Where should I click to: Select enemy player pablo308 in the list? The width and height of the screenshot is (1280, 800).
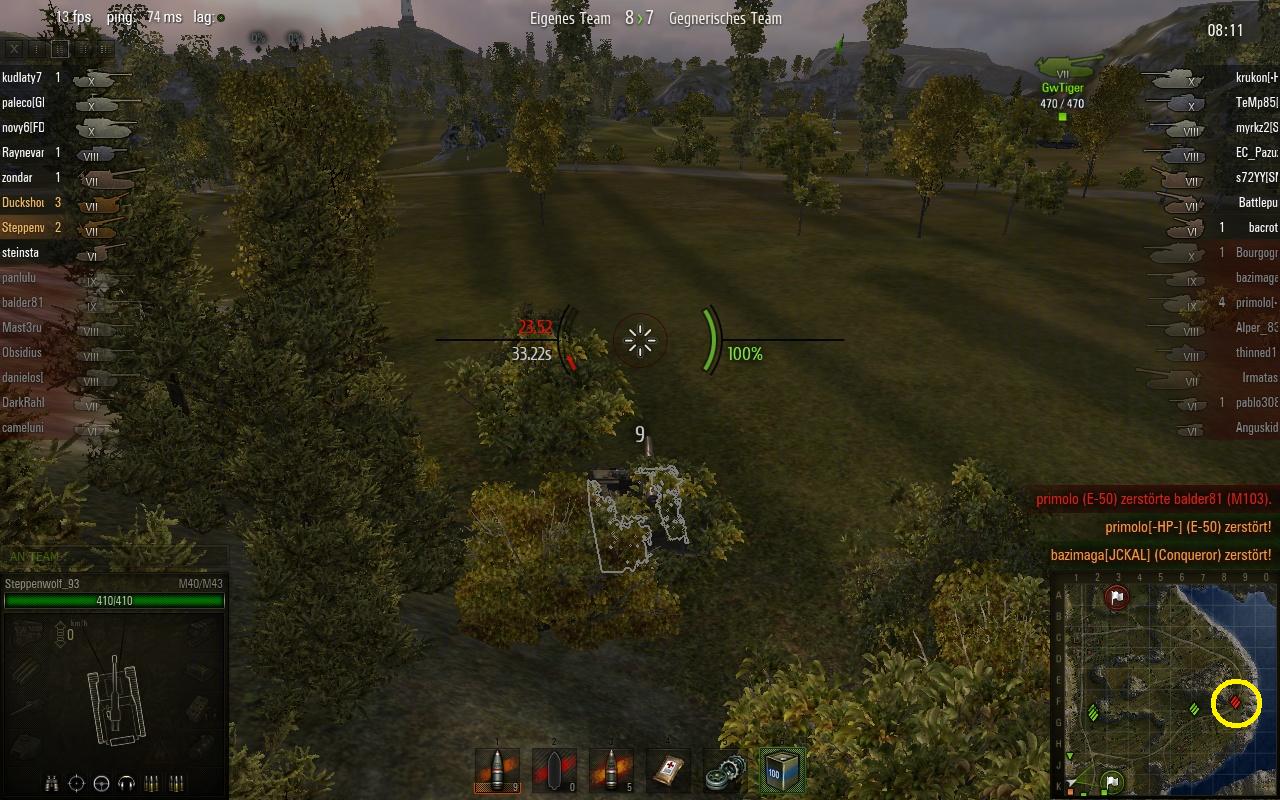tap(1256, 403)
